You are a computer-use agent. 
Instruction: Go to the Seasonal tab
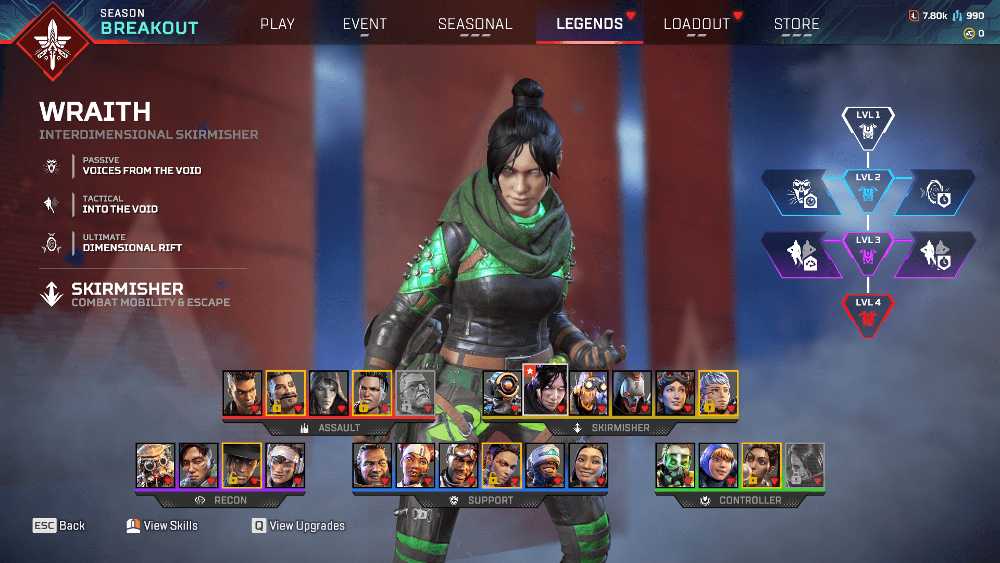pos(475,24)
